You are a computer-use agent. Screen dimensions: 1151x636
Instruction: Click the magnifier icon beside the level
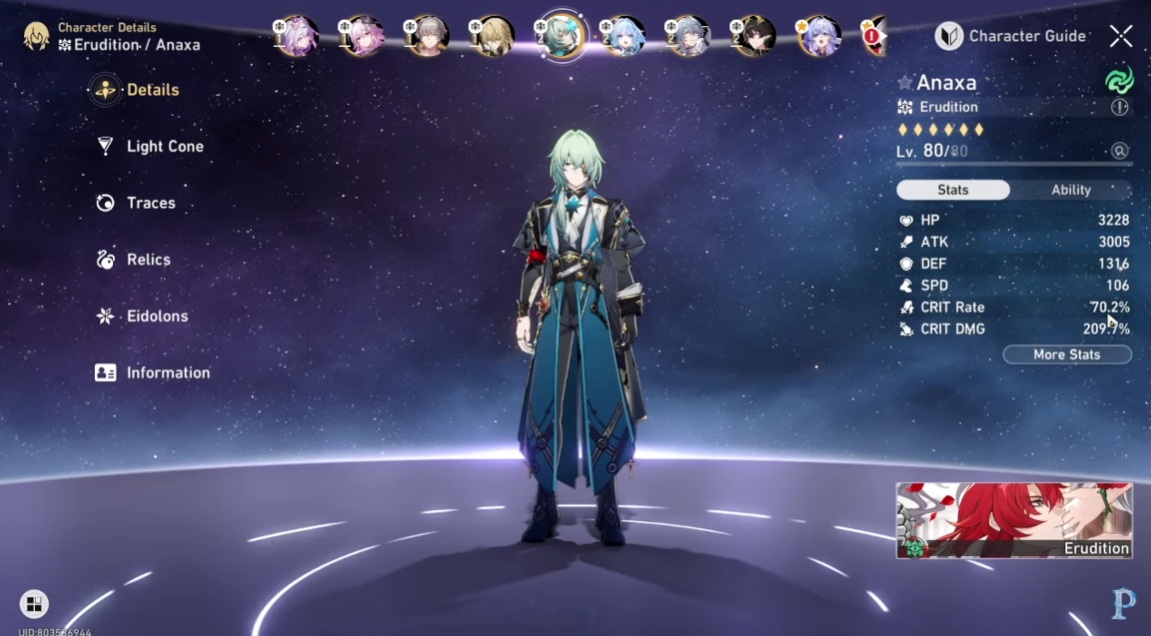(1119, 151)
